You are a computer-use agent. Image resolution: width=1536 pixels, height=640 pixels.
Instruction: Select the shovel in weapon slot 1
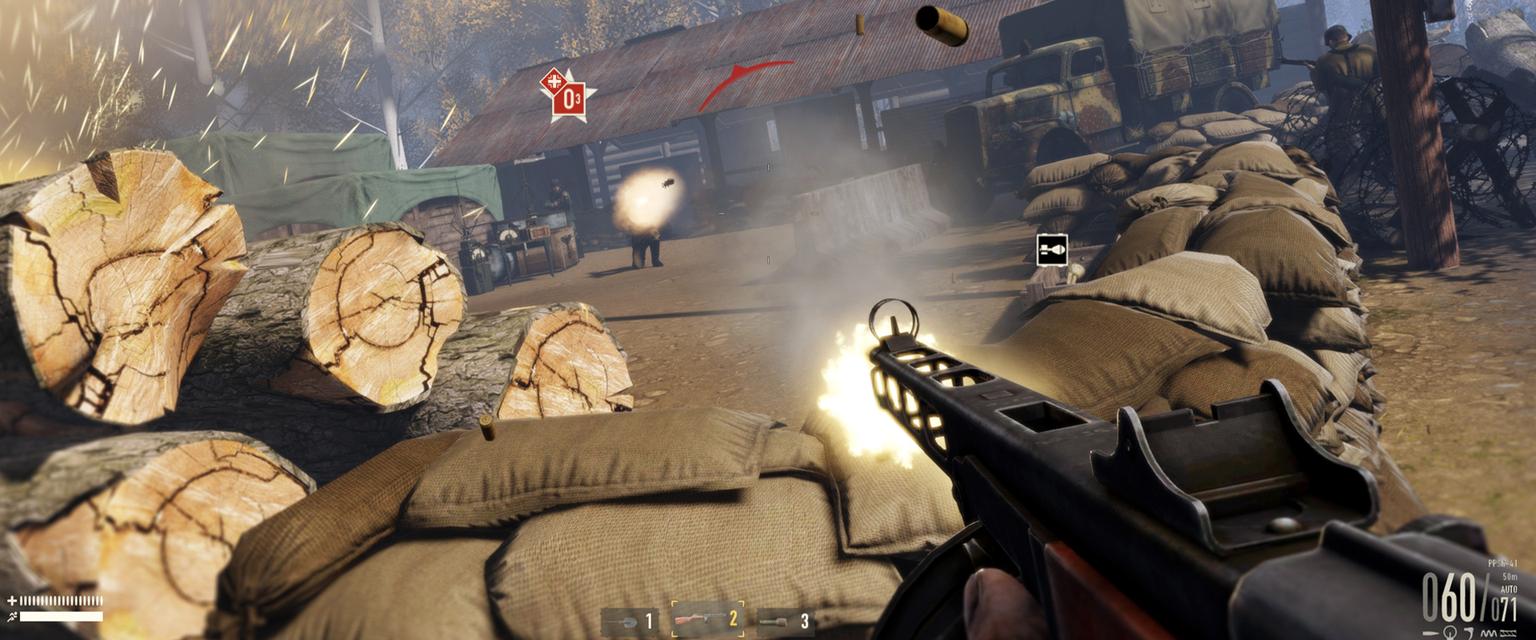pos(629,622)
